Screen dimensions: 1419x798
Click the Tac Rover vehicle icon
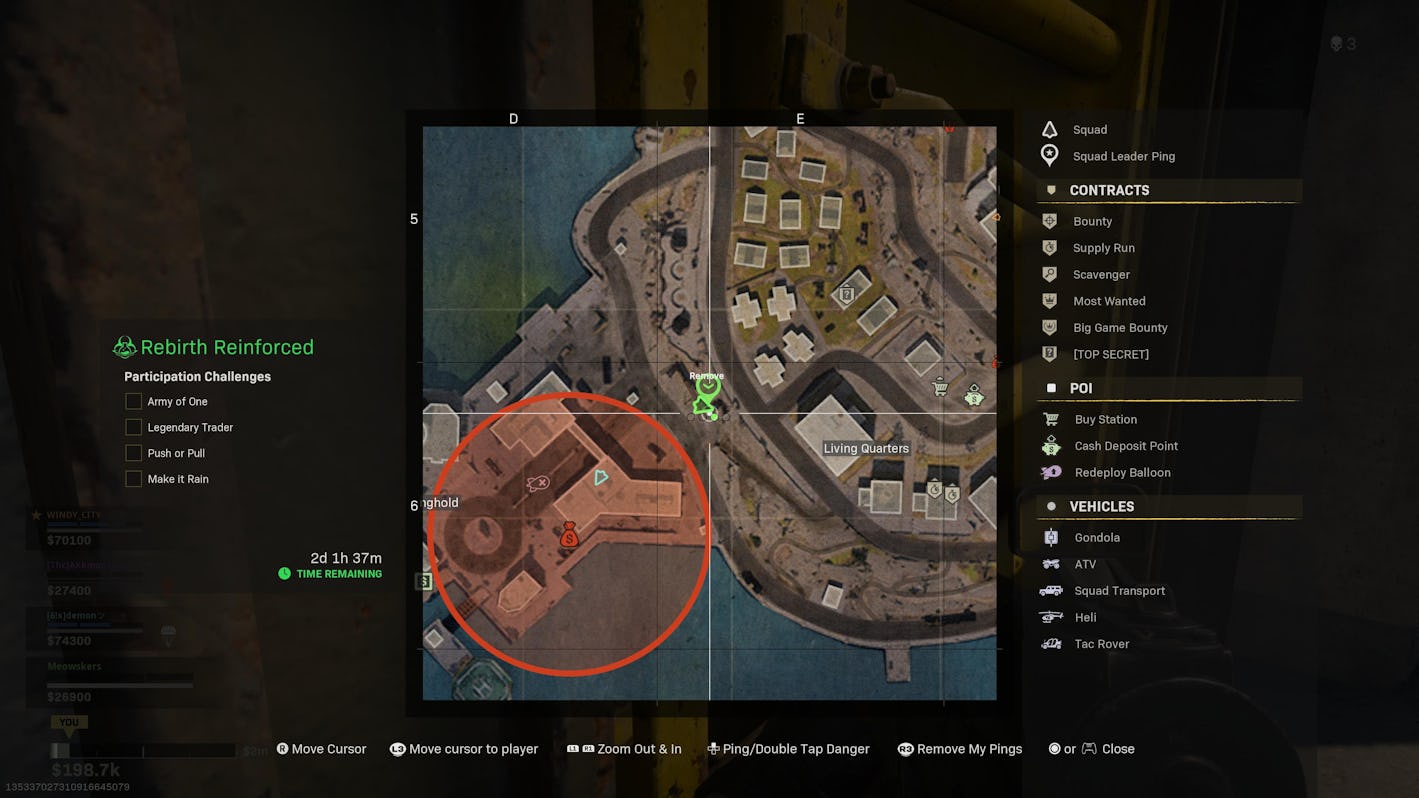[1049, 644]
